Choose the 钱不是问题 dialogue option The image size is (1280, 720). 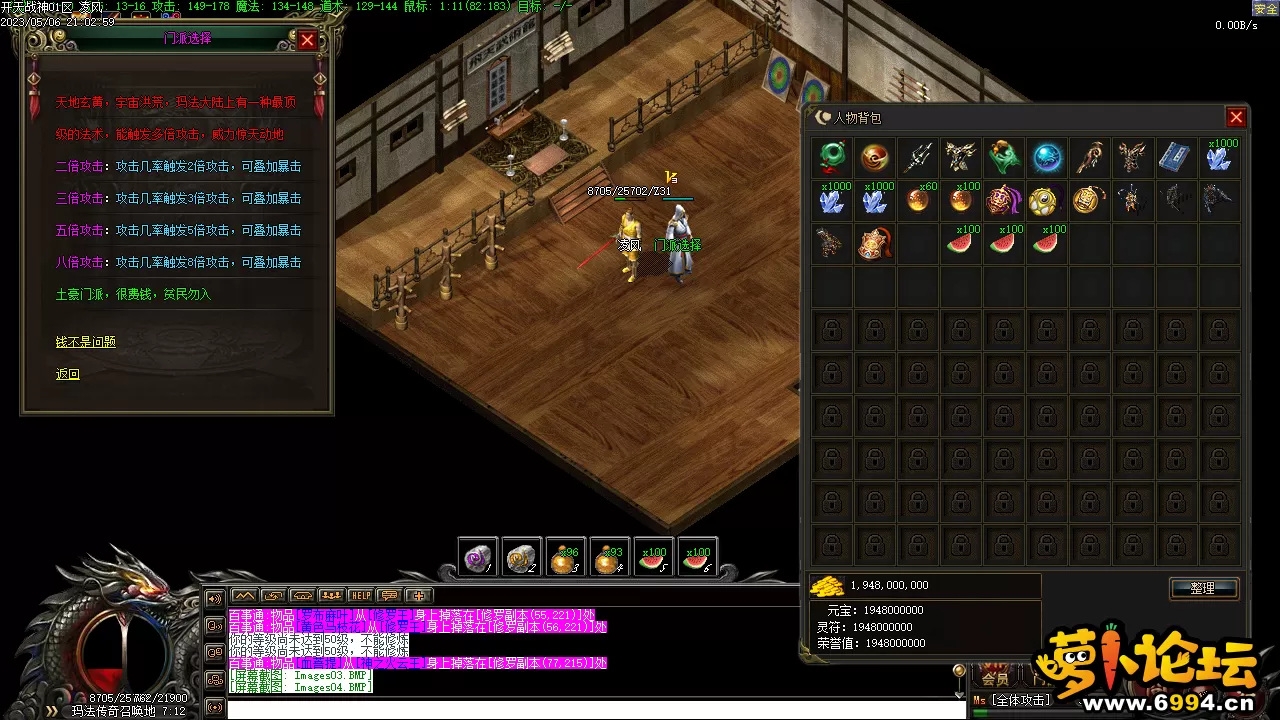tap(86, 342)
